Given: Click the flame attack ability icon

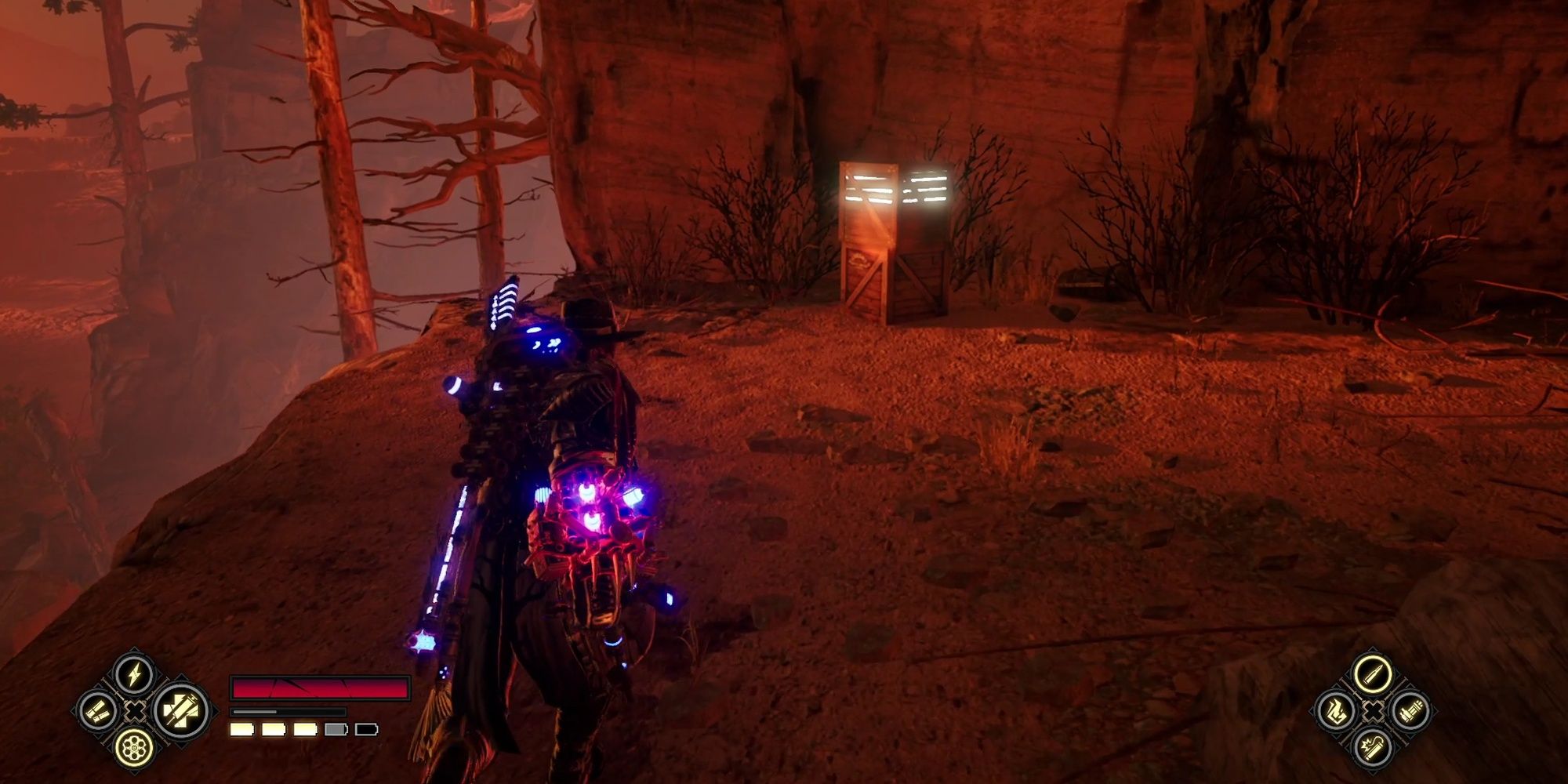Looking at the screenshot, I should pos(1337,711).
